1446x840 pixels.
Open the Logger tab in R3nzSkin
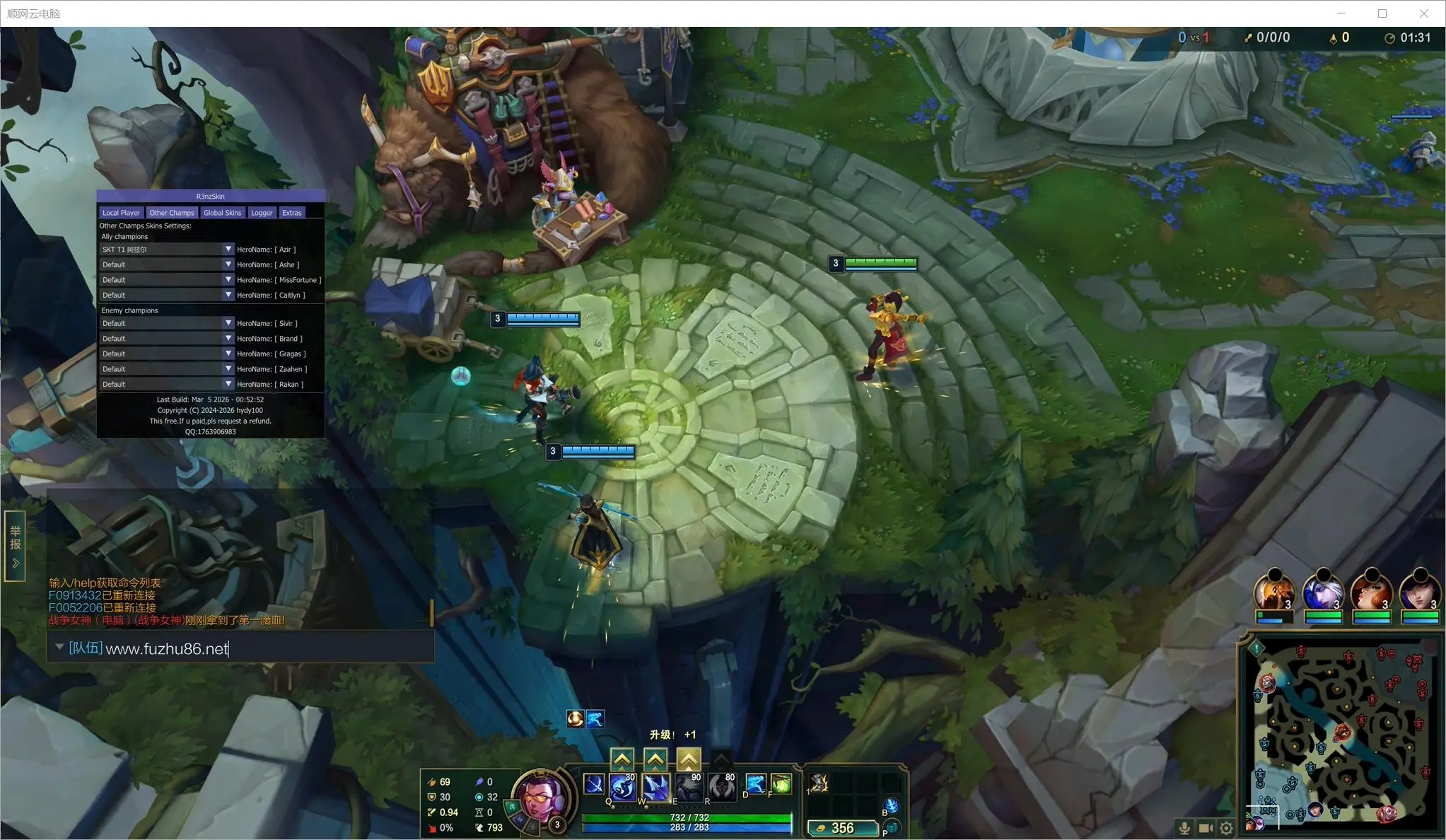click(x=262, y=212)
